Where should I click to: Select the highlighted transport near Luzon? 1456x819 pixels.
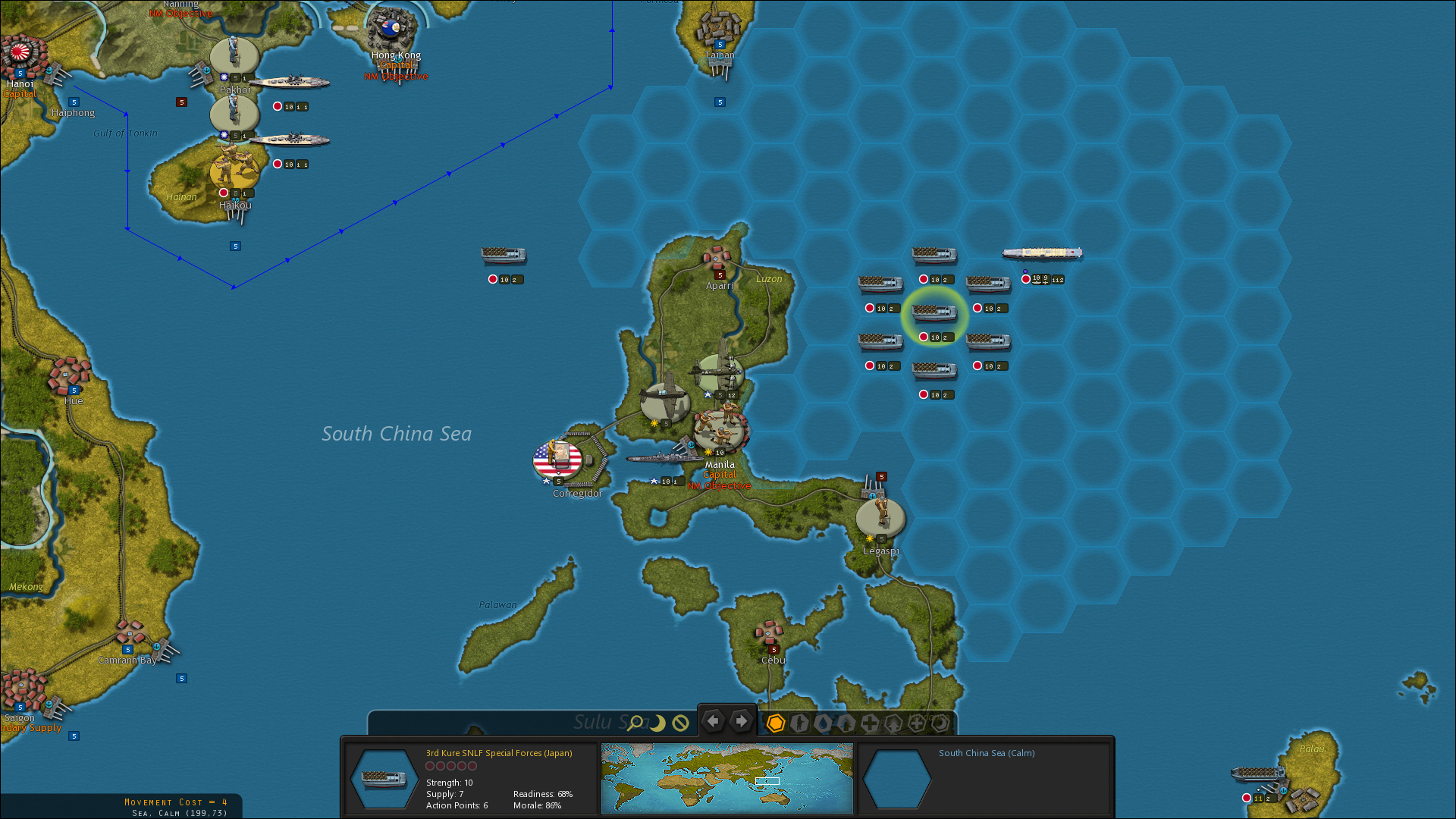tap(935, 314)
